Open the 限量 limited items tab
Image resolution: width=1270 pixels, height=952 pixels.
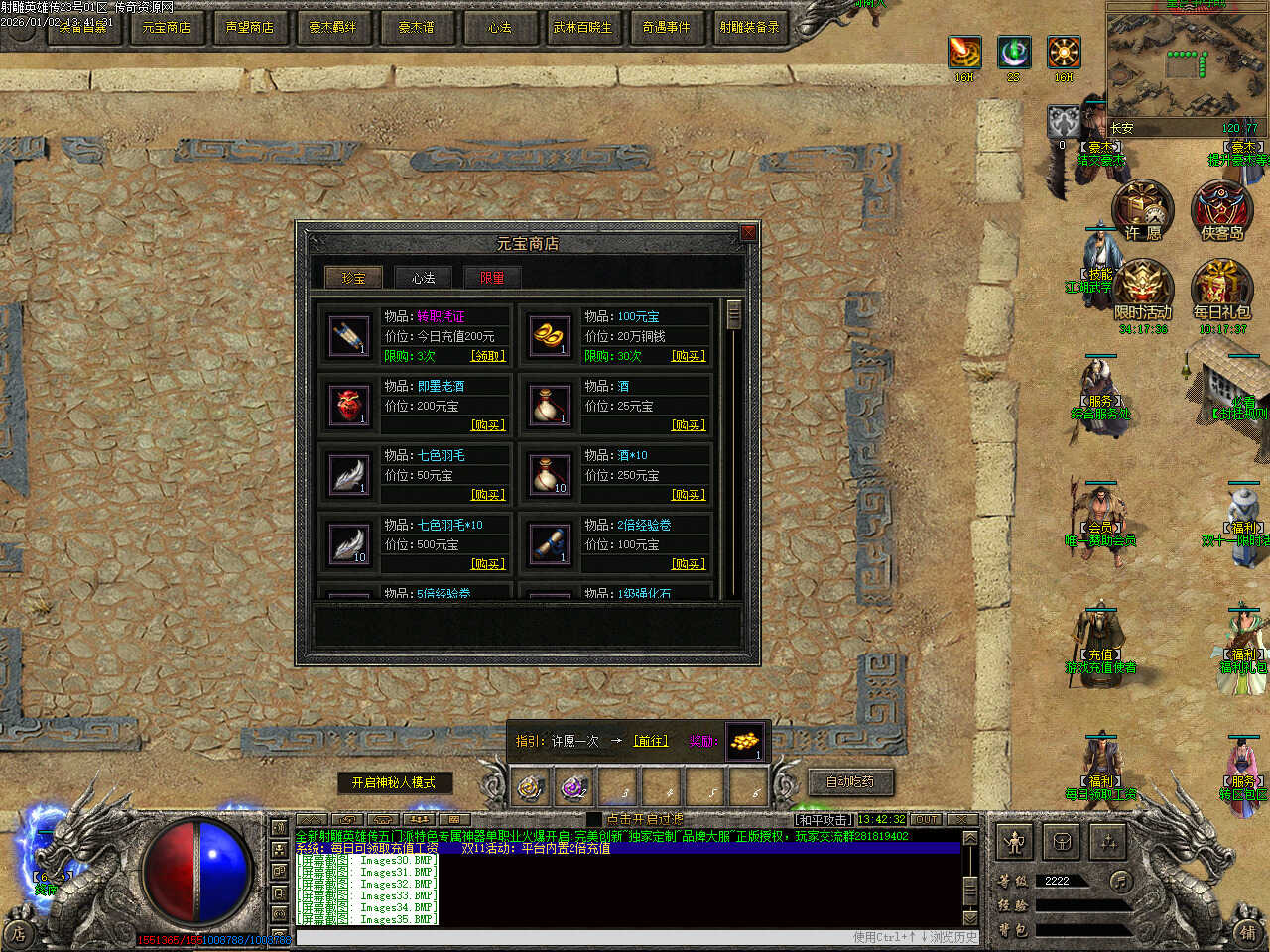(492, 278)
